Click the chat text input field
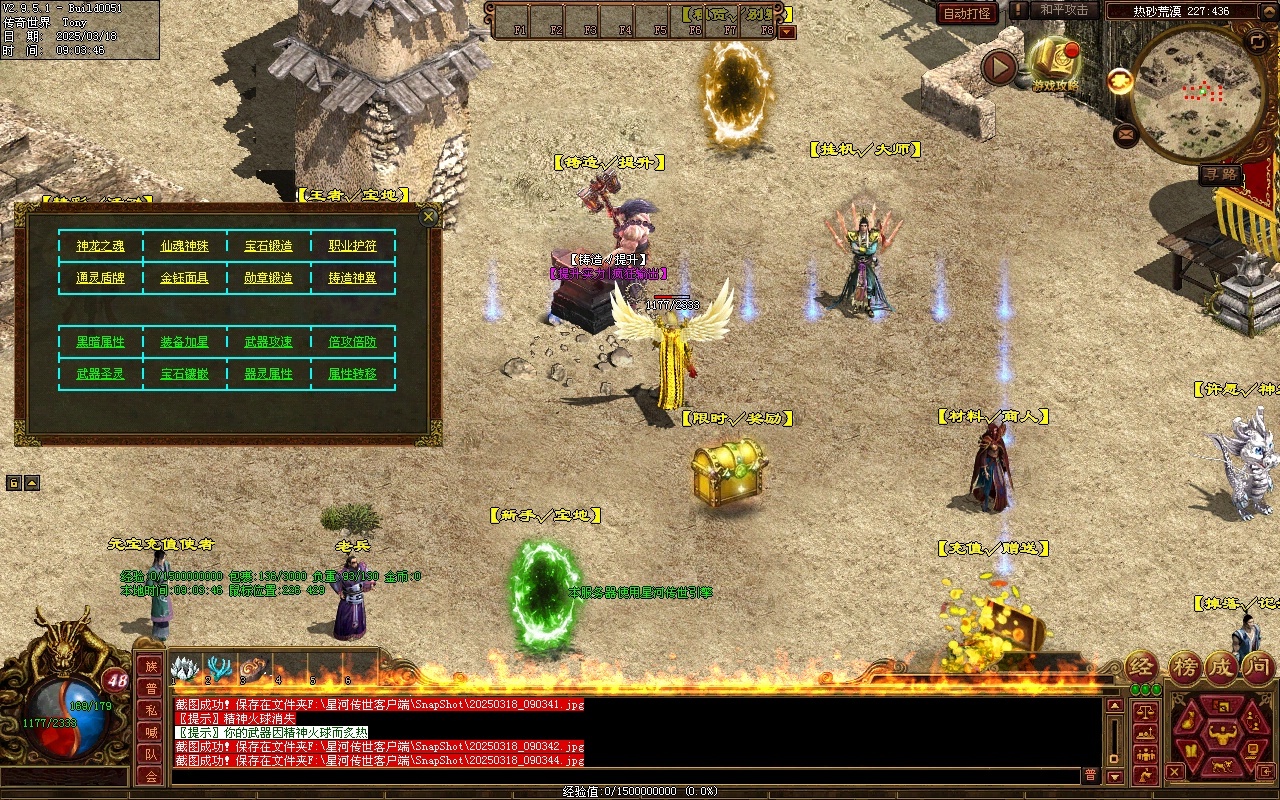This screenshot has height=800, width=1280. click(x=625, y=776)
